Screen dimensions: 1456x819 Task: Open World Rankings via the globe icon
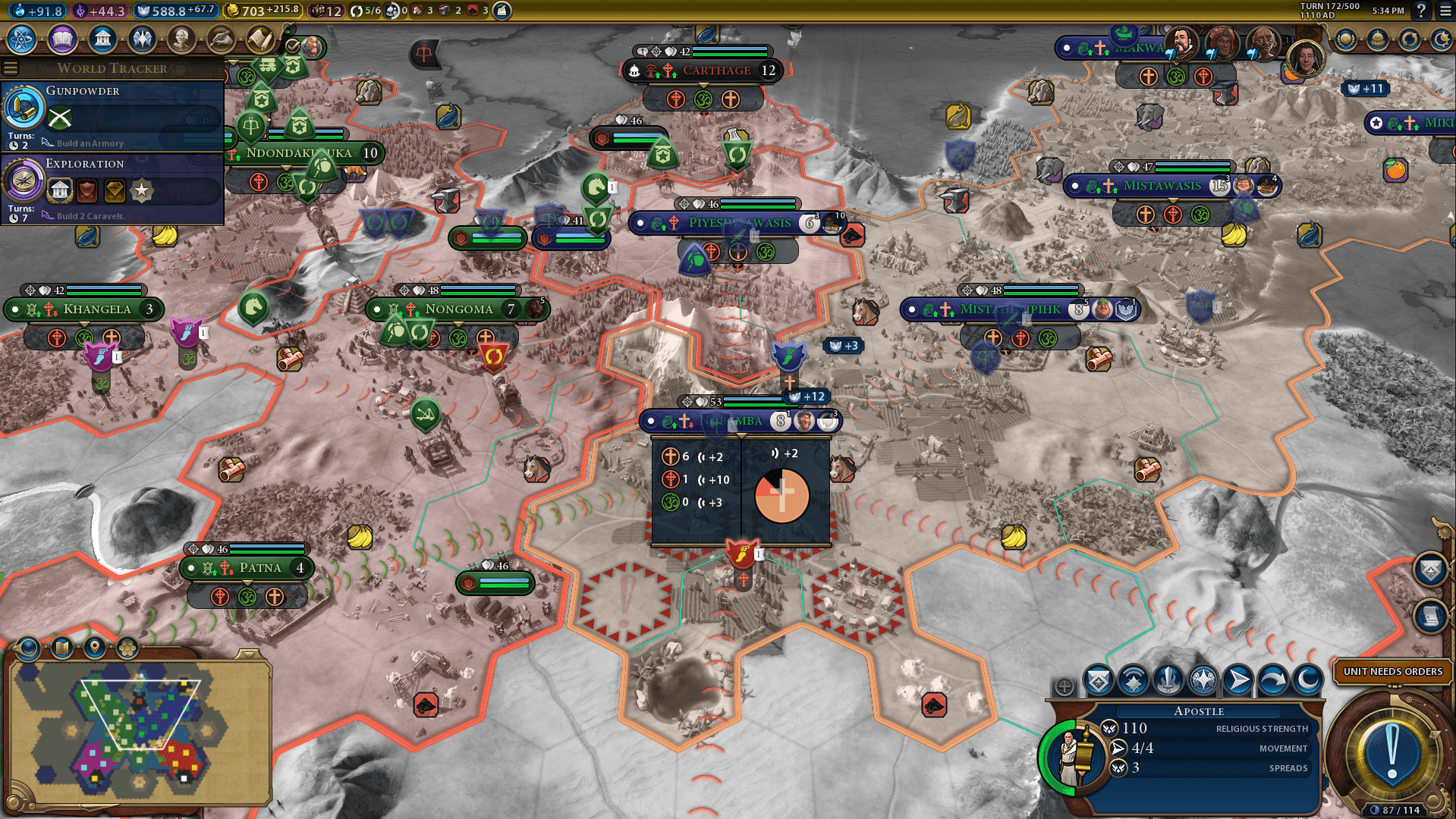[1346, 39]
